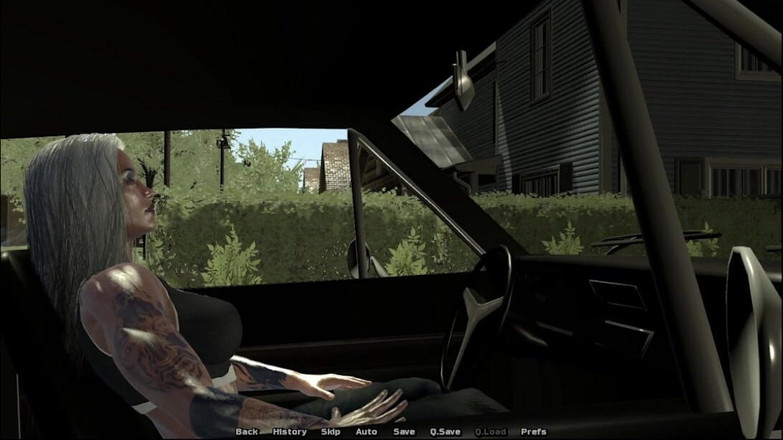Open the History log
Screen dimensions: 783x440
[x=289, y=432]
